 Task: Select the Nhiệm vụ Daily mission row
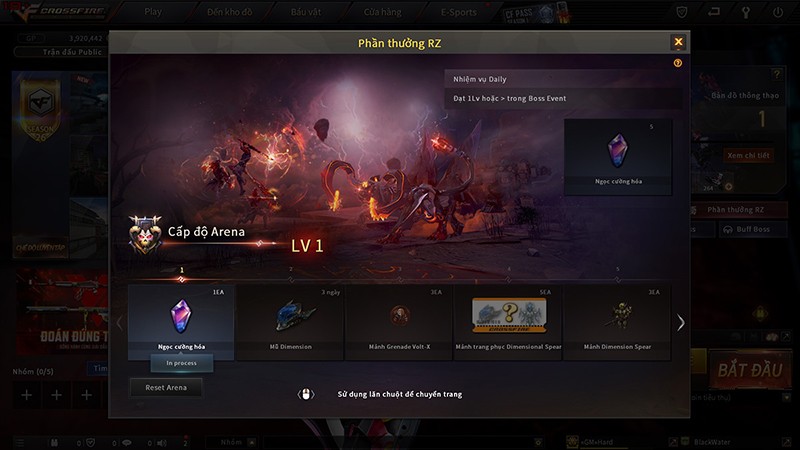558,78
